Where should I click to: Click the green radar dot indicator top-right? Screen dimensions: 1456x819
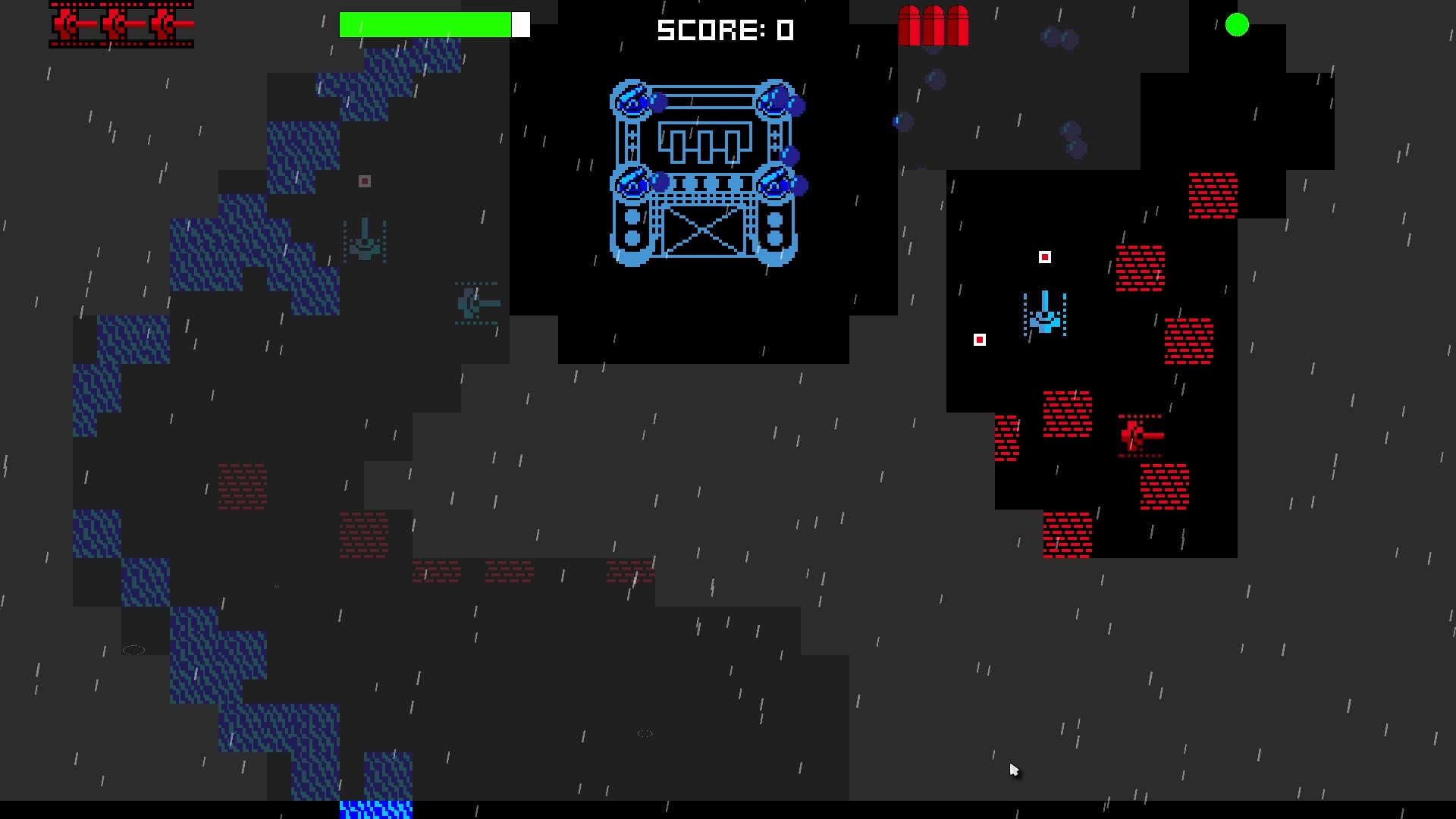coord(1238,25)
